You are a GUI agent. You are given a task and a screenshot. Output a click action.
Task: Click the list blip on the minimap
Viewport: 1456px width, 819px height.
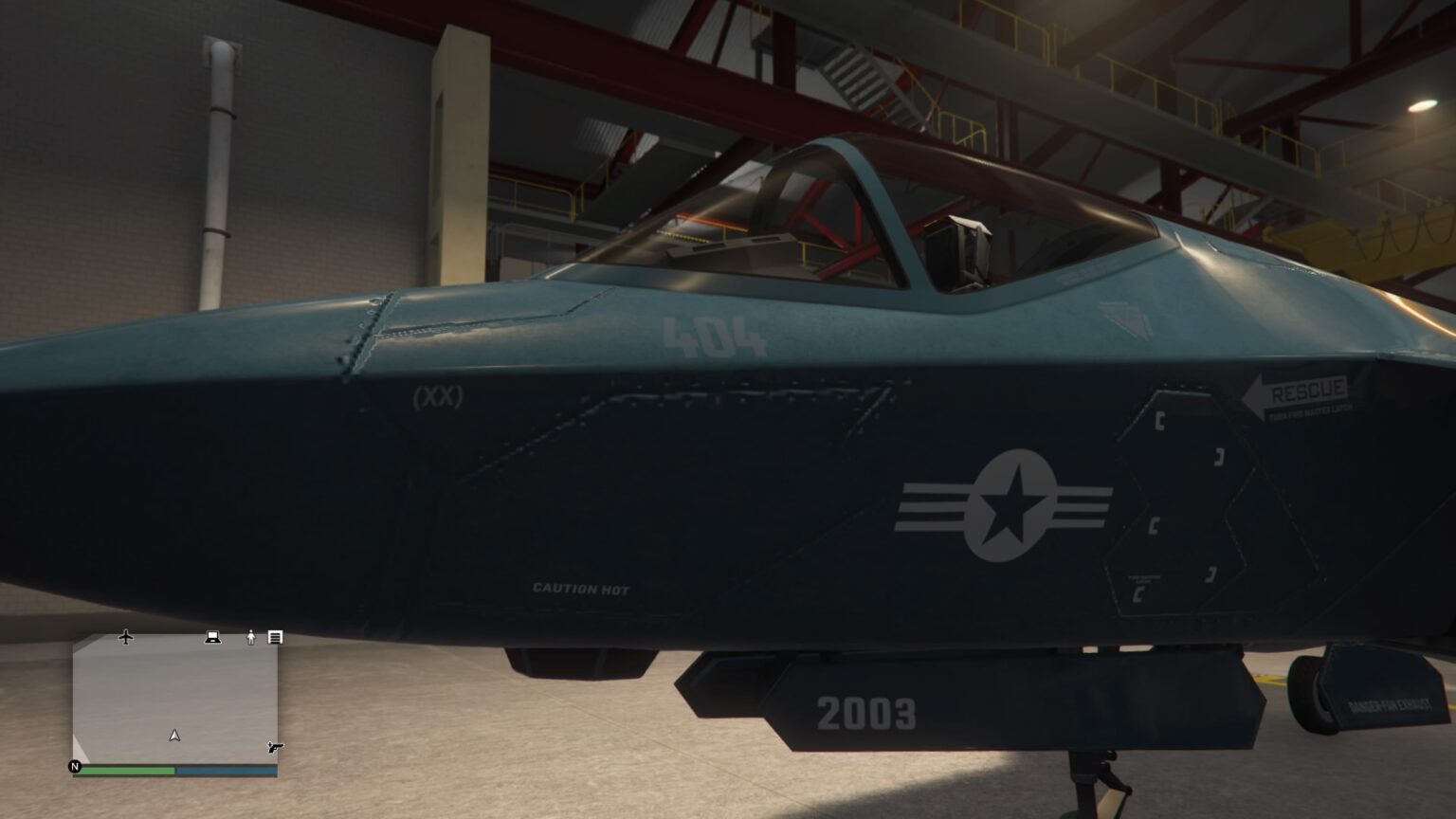click(x=275, y=637)
